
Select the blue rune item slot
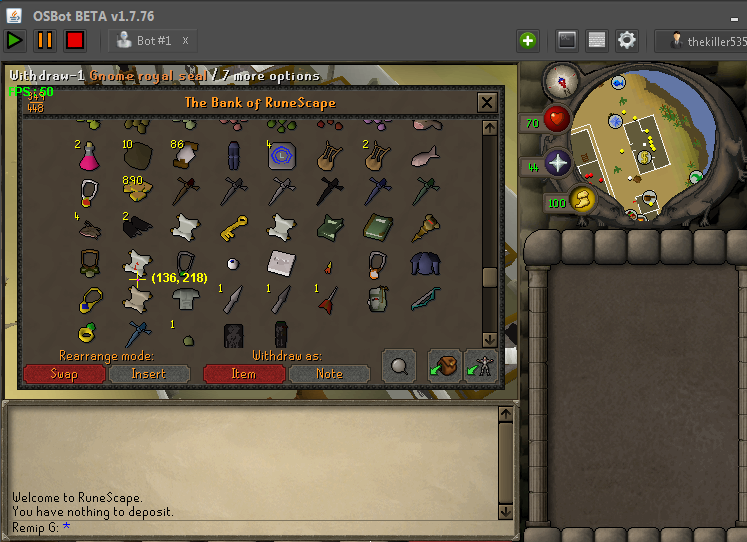[281, 156]
